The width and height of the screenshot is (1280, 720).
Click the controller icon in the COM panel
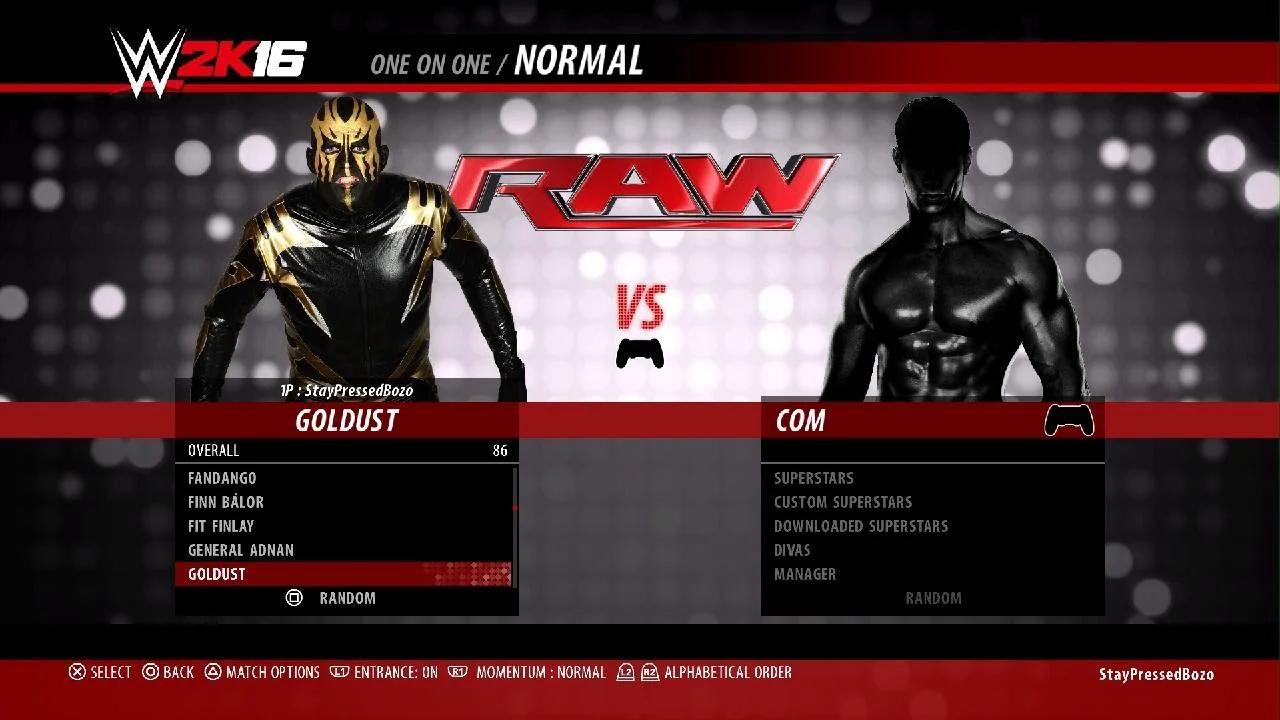(x=1070, y=421)
